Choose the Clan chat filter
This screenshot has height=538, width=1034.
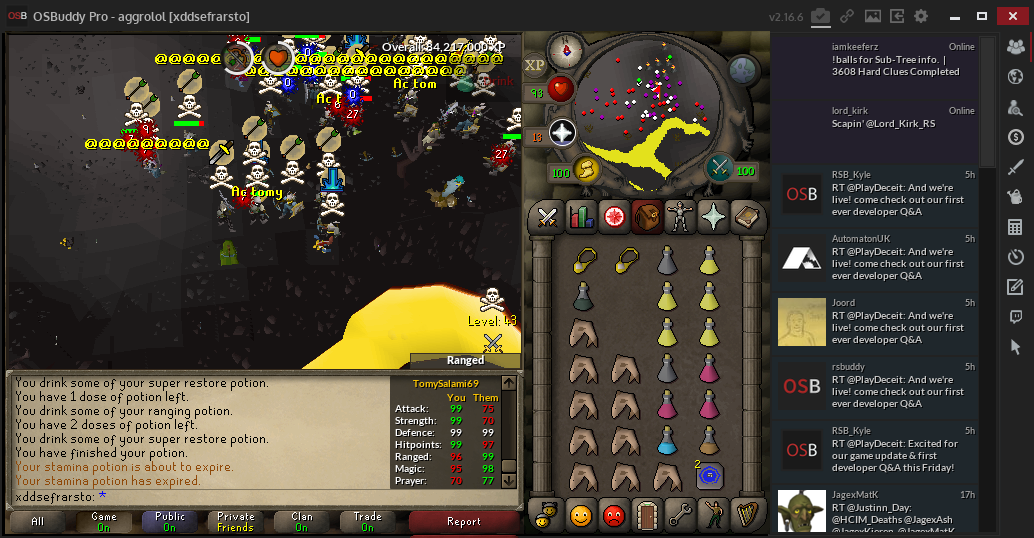[x=301, y=521]
